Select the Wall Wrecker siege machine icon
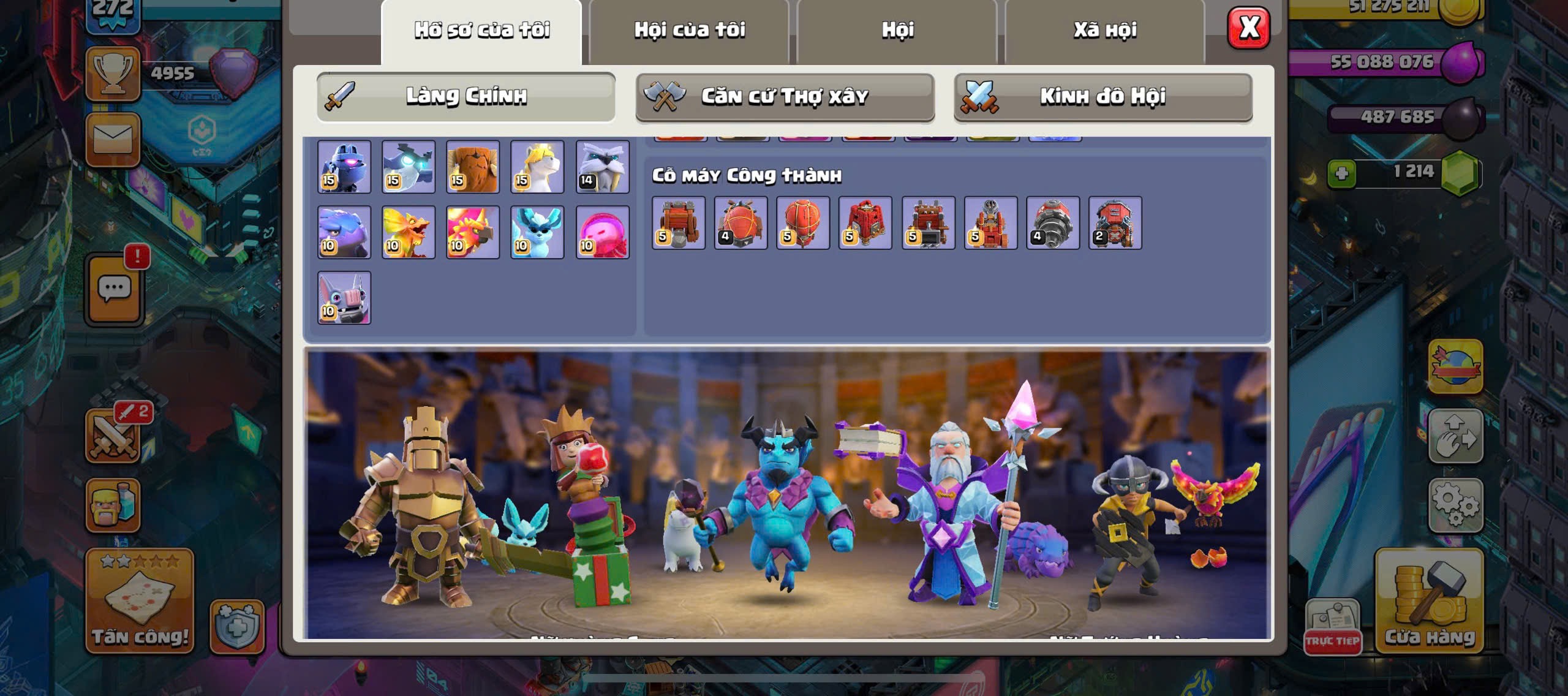The width and height of the screenshot is (1568, 696). [x=678, y=223]
